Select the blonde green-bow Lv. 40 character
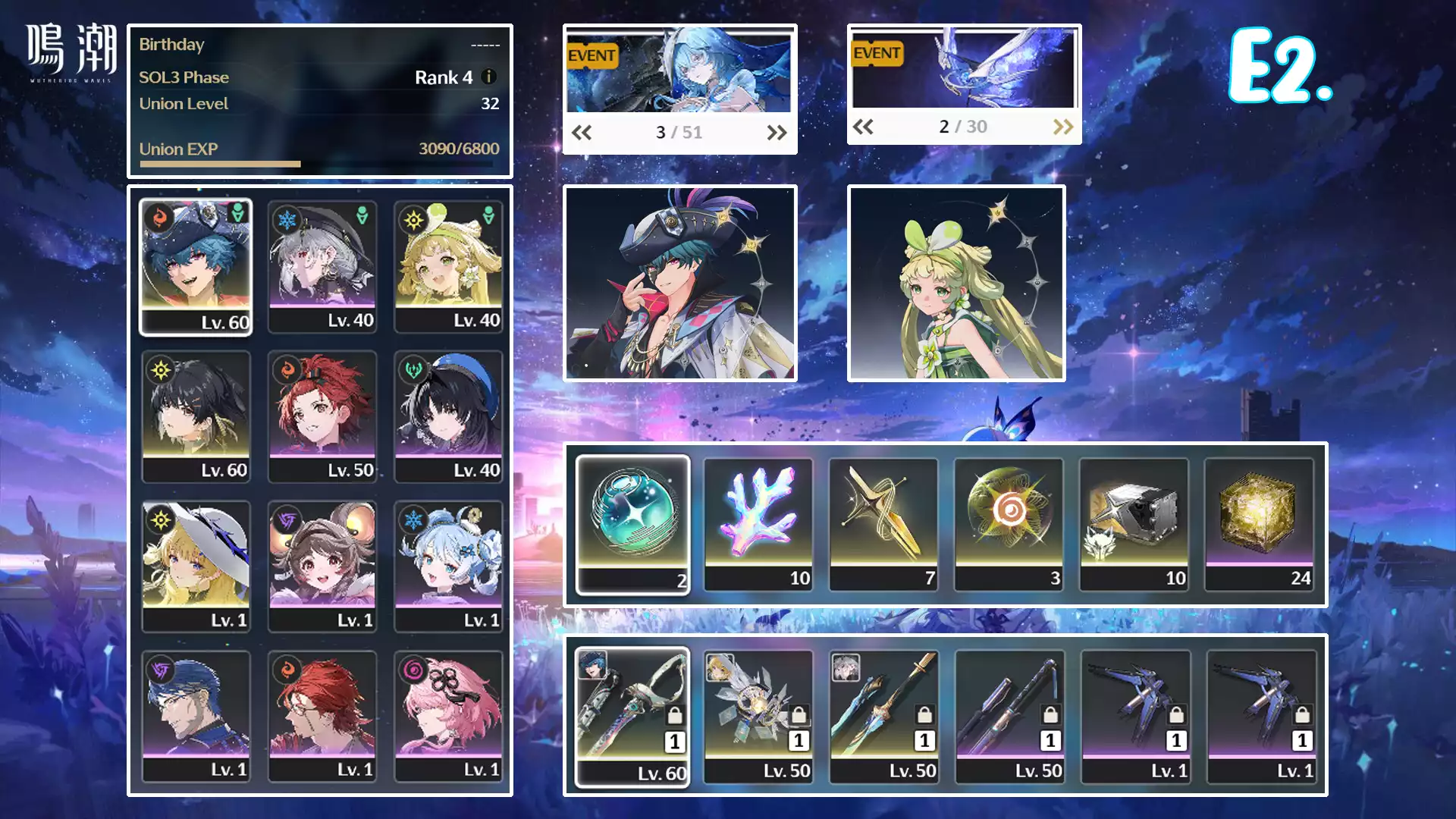This screenshot has height=819, width=1456. (x=448, y=266)
